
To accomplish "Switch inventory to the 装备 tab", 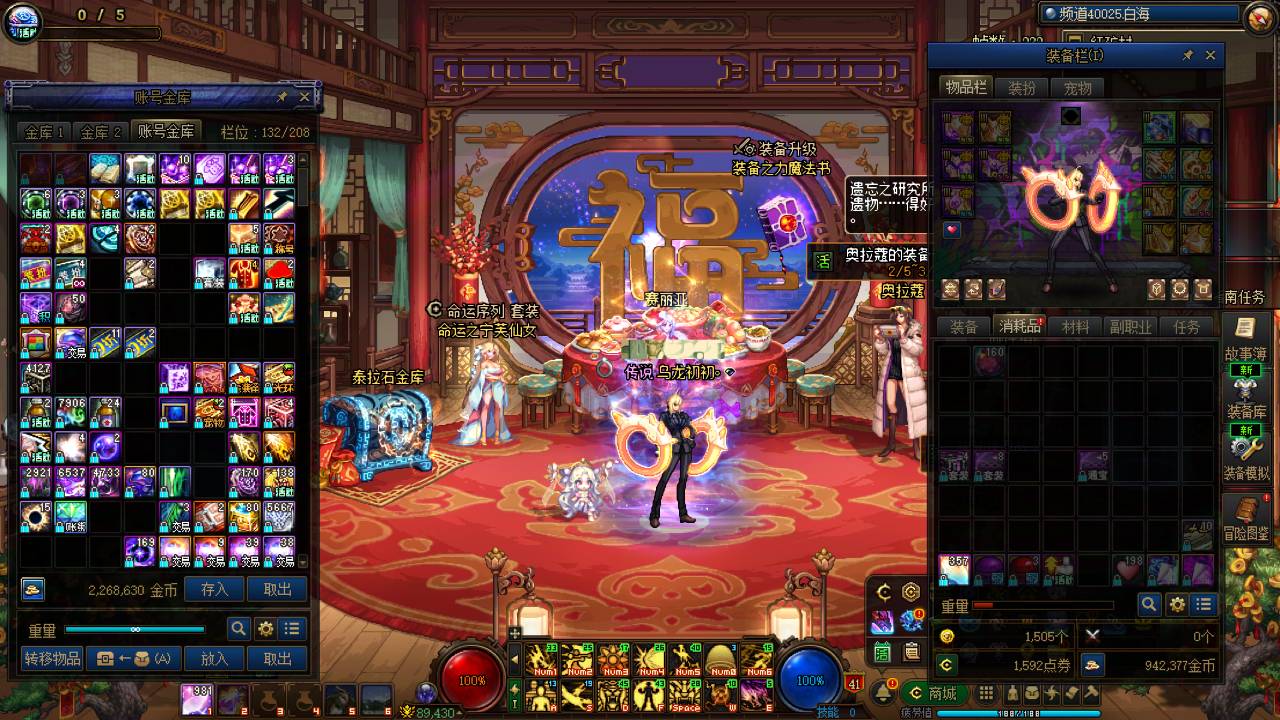I will click(x=964, y=327).
